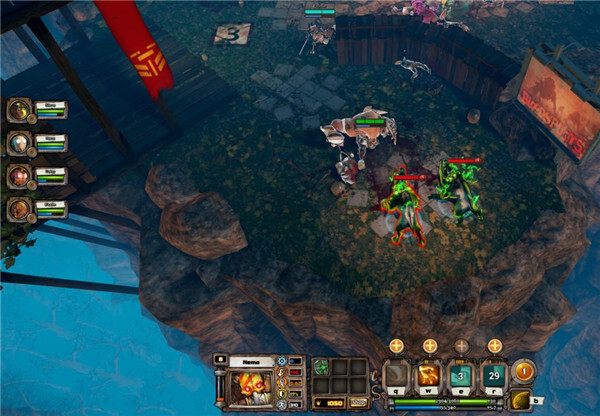Viewport: 600px width, 416px height.
Task: Click the orange circular button labeled 1
Action: click(523, 372)
